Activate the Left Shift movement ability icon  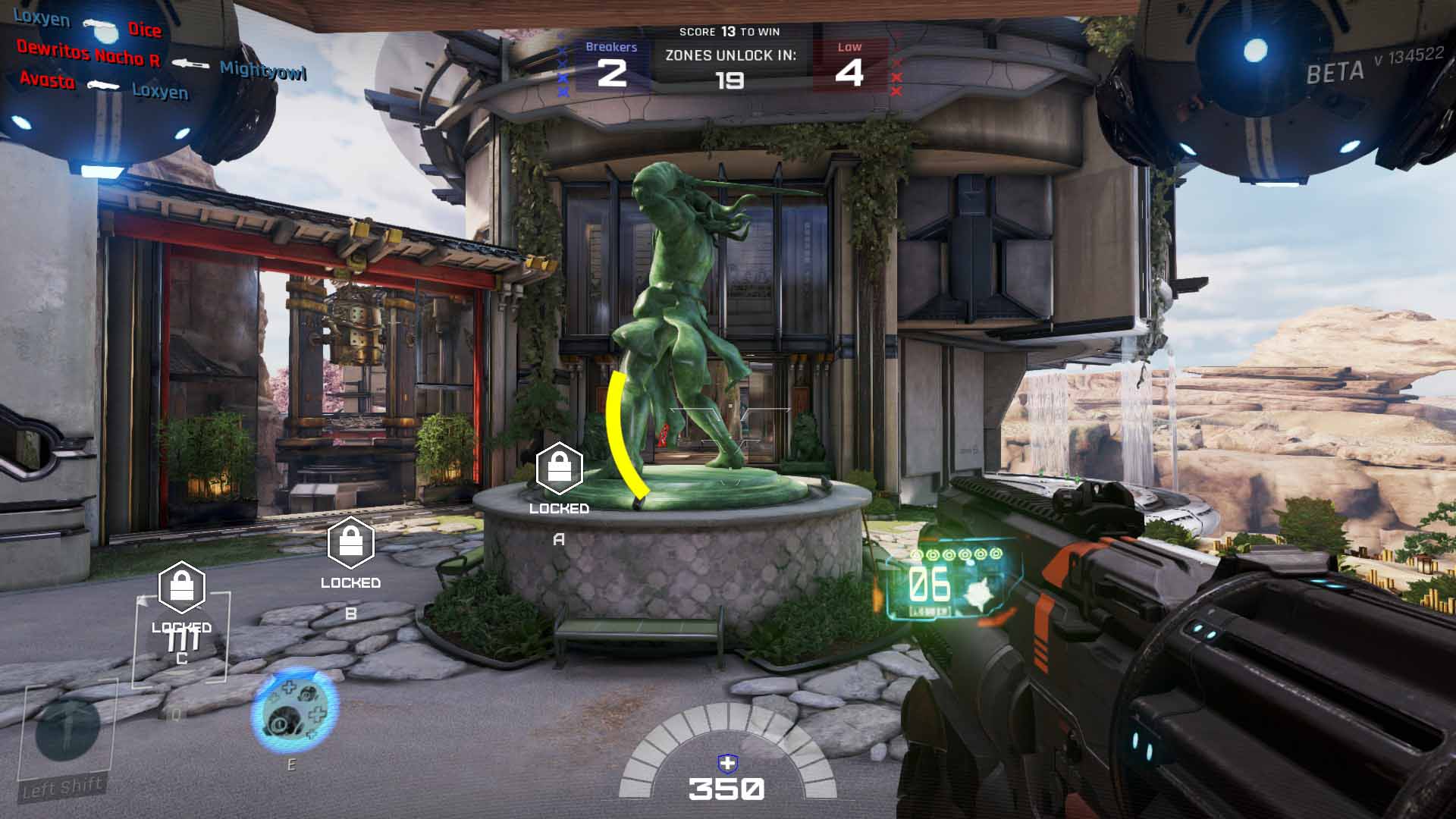coord(67,730)
